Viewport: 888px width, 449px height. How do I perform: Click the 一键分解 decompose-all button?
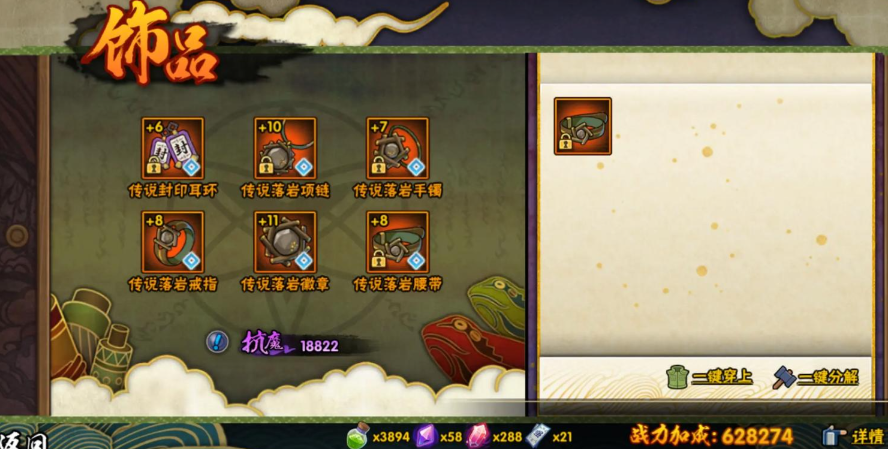click(x=816, y=378)
